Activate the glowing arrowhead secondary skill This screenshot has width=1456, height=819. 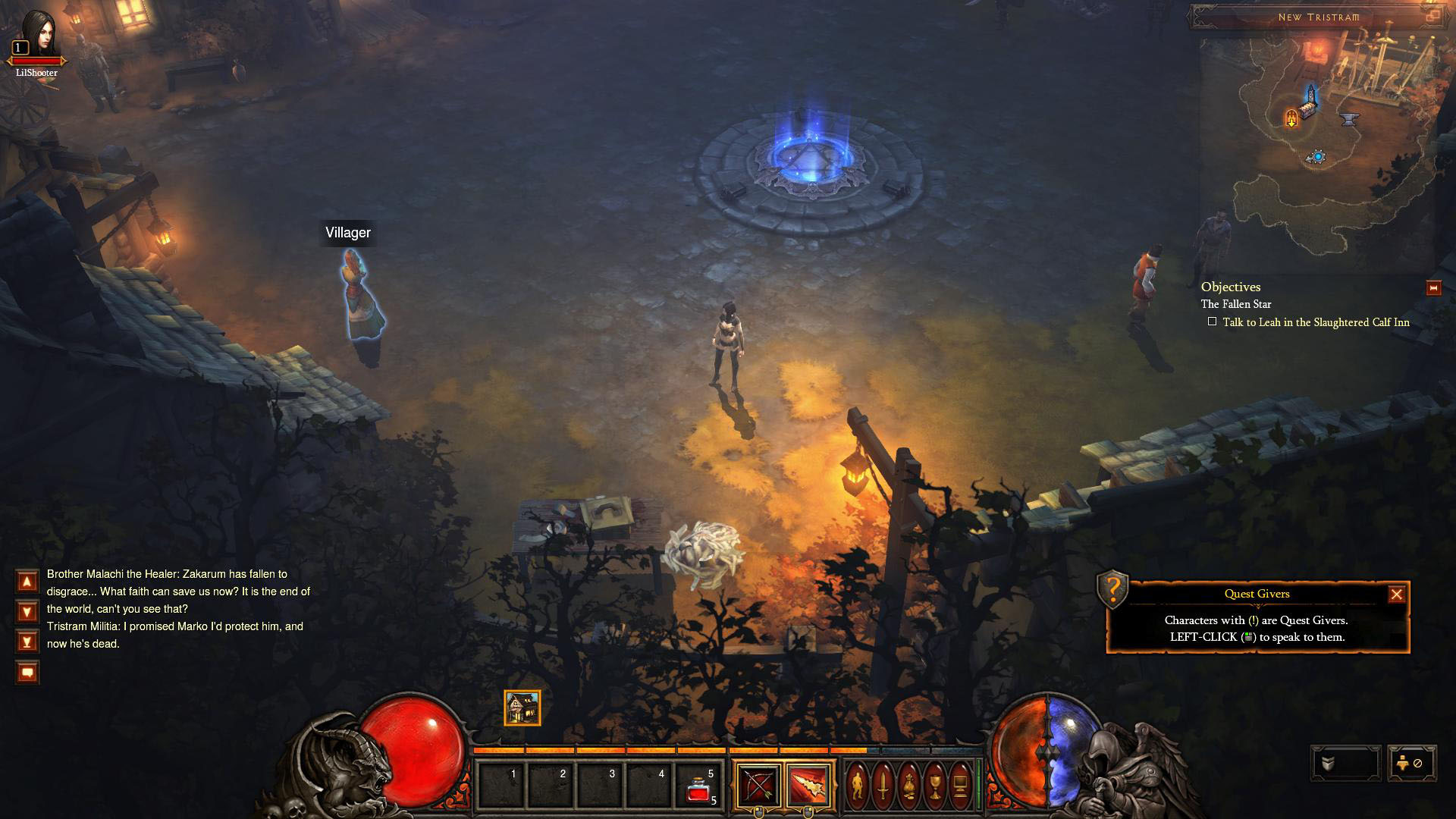pyautogui.click(x=808, y=786)
